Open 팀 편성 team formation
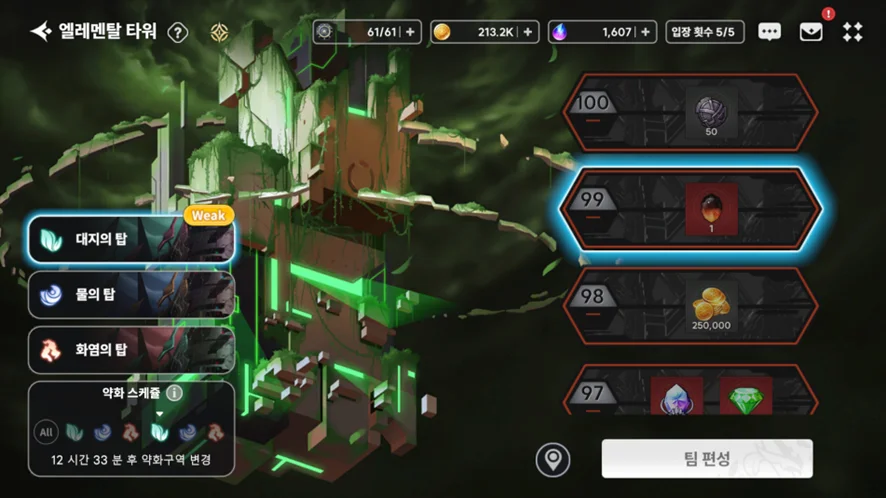The height and width of the screenshot is (498, 886). [706, 459]
